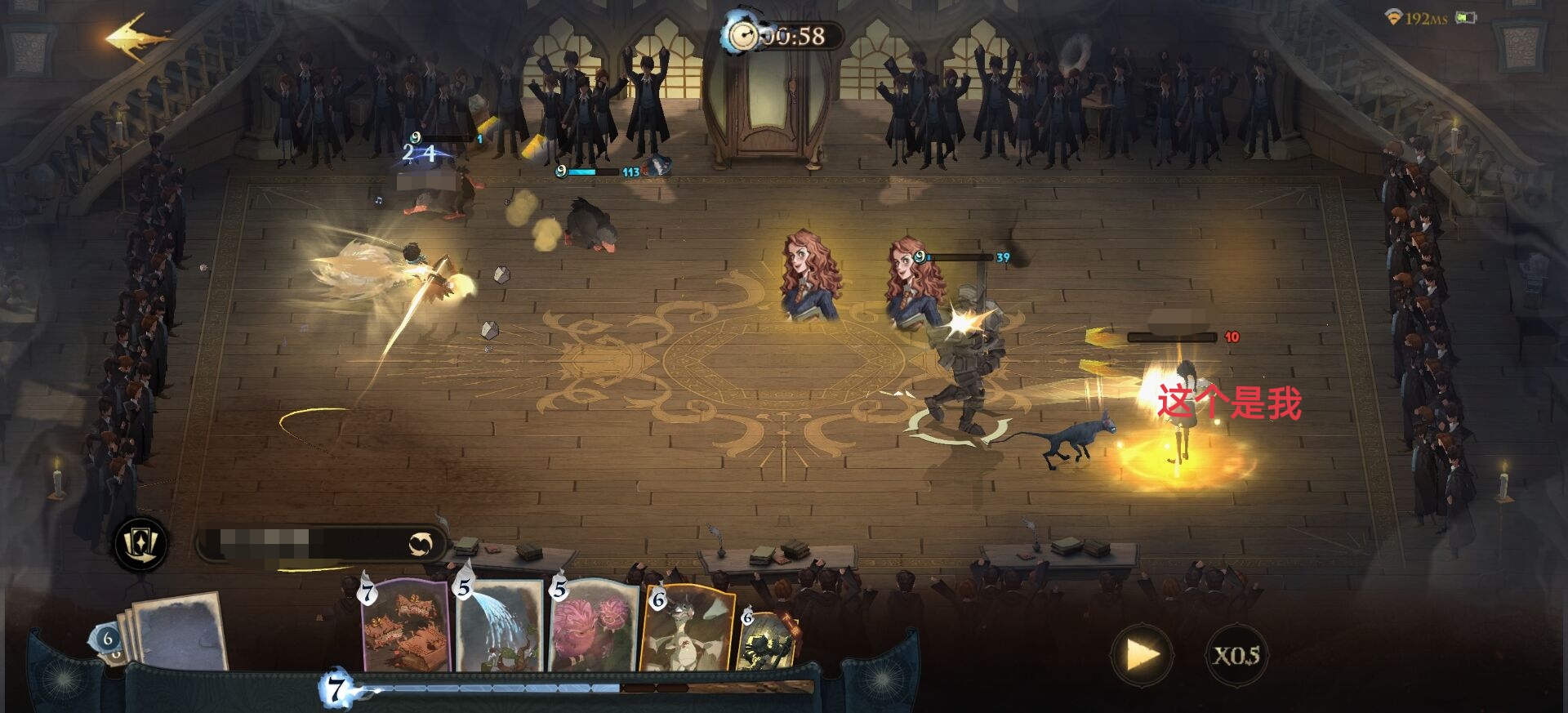Switch player using the swap arrows icon
Viewport: 1568px width, 713px height.
(421, 544)
